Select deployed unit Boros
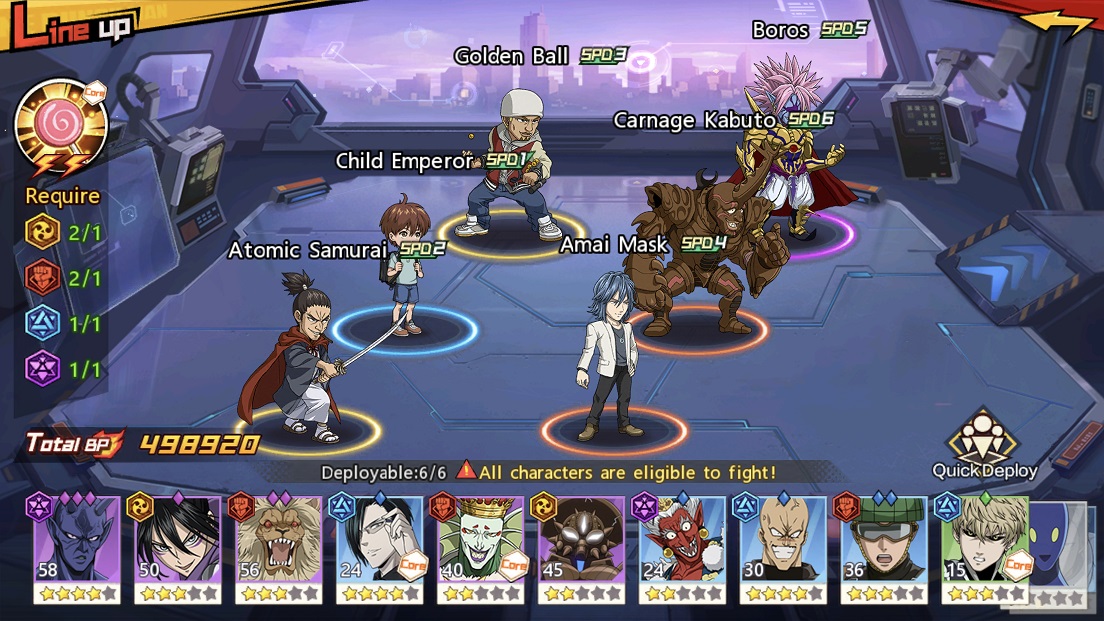 790,150
